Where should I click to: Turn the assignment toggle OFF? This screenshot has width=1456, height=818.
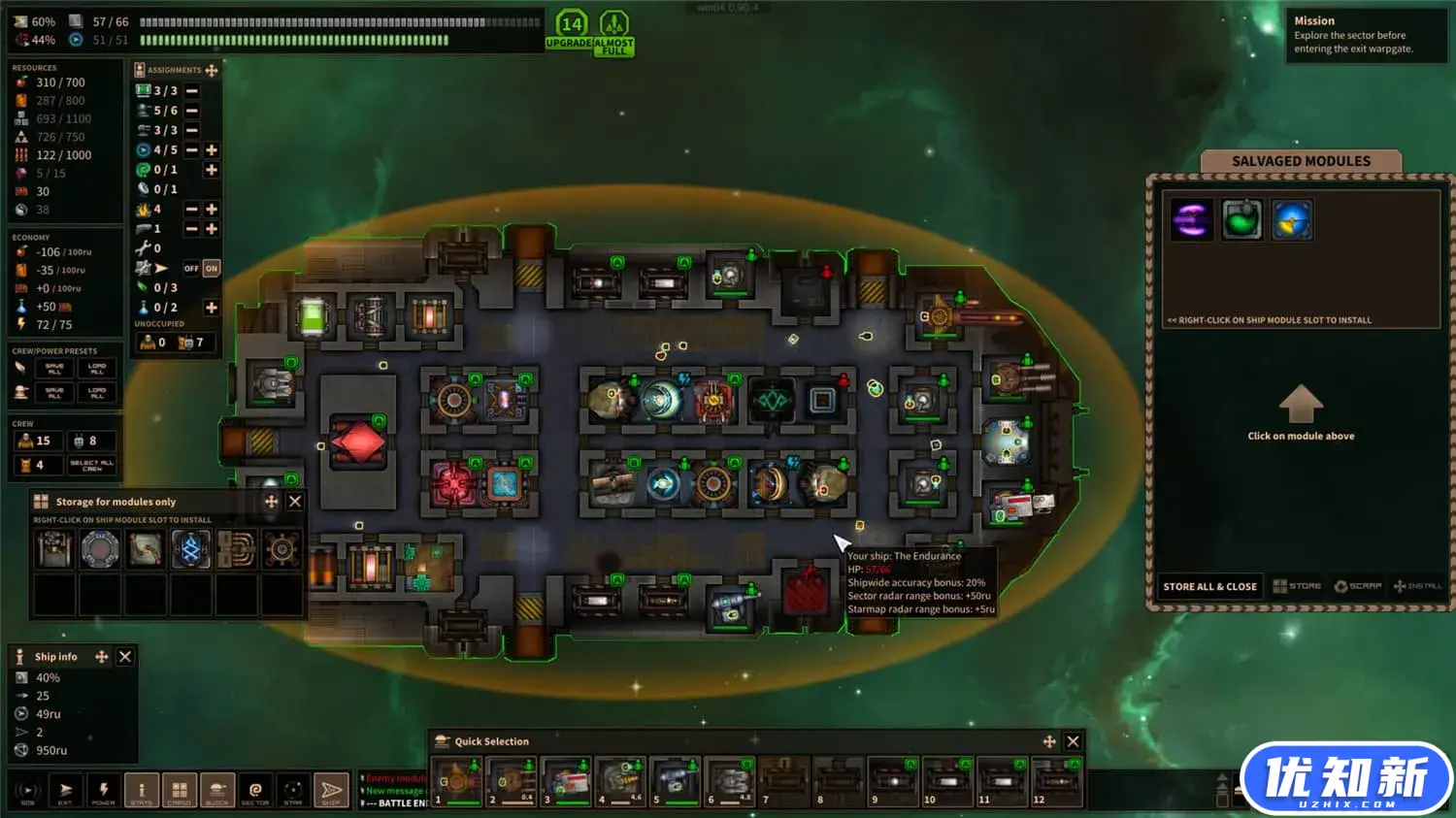pyautogui.click(x=191, y=269)
